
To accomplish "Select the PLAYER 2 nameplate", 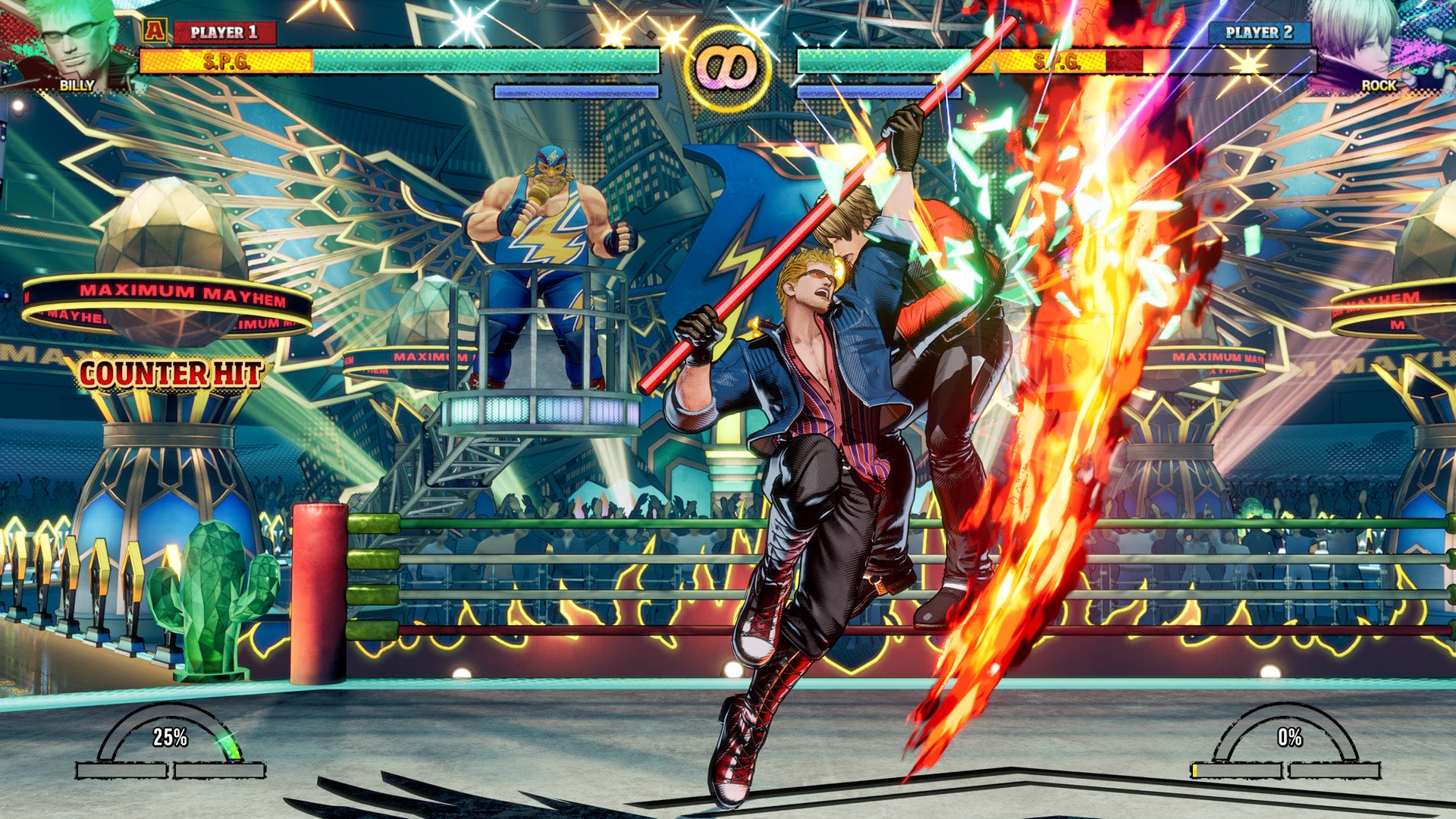I will click(1258, 31).
